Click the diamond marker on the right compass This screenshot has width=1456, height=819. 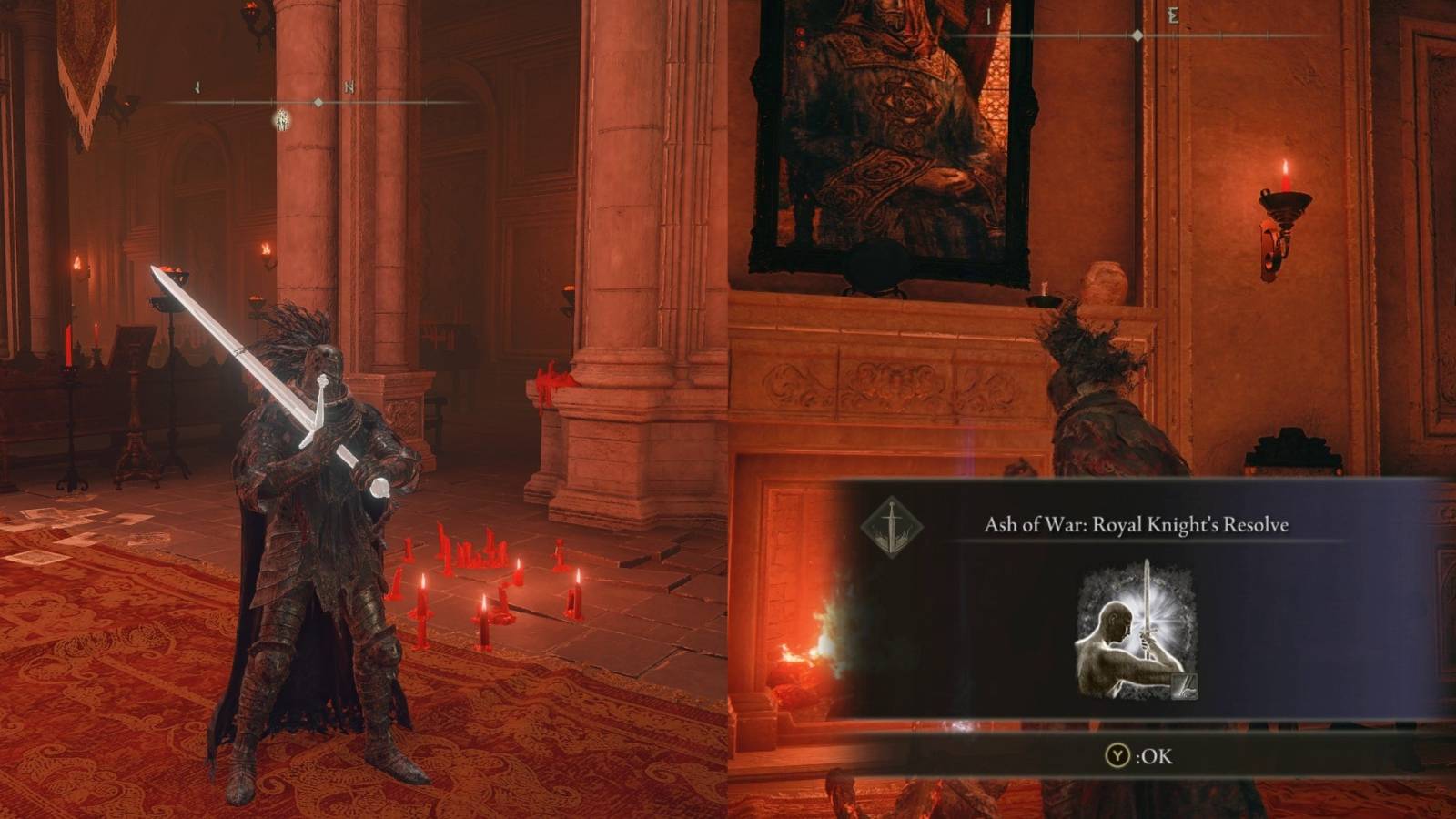pos(1137,37)
